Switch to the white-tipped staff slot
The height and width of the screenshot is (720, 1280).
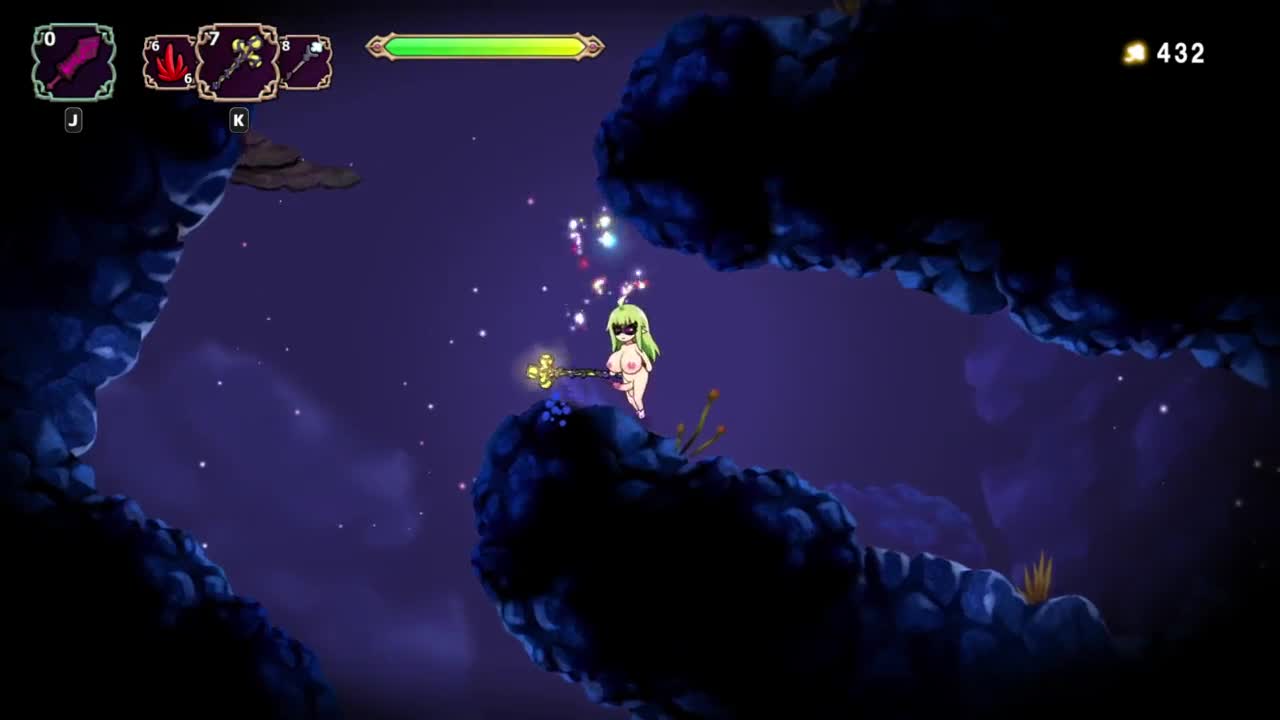[x=305, y=62]
